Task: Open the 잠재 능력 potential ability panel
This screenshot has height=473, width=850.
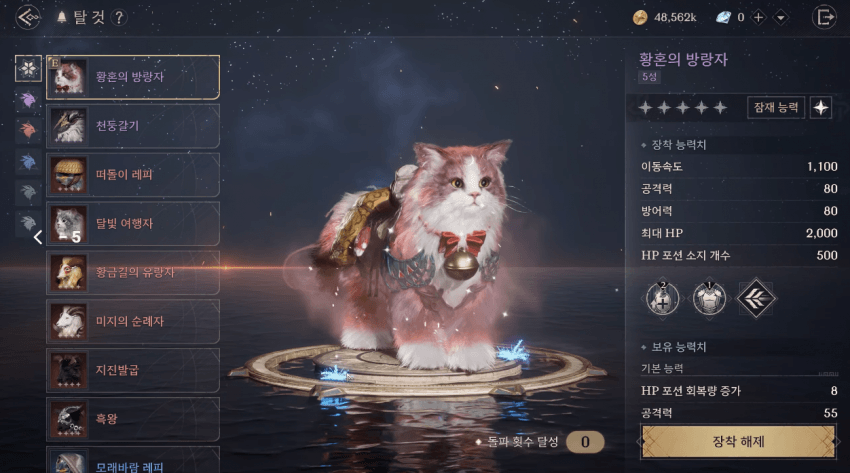Action: (775, 108)
